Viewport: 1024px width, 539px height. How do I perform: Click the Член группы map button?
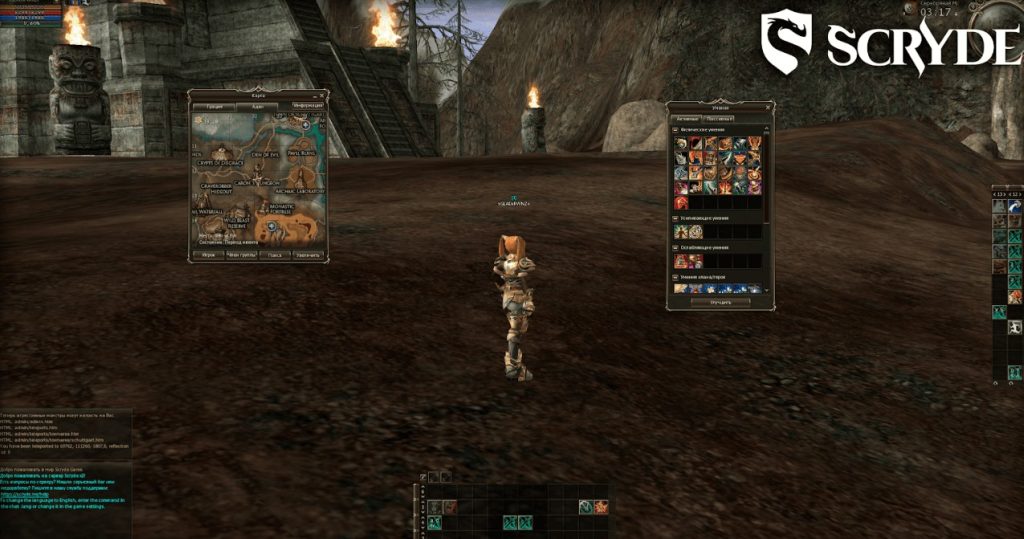[x=241, y=255]
